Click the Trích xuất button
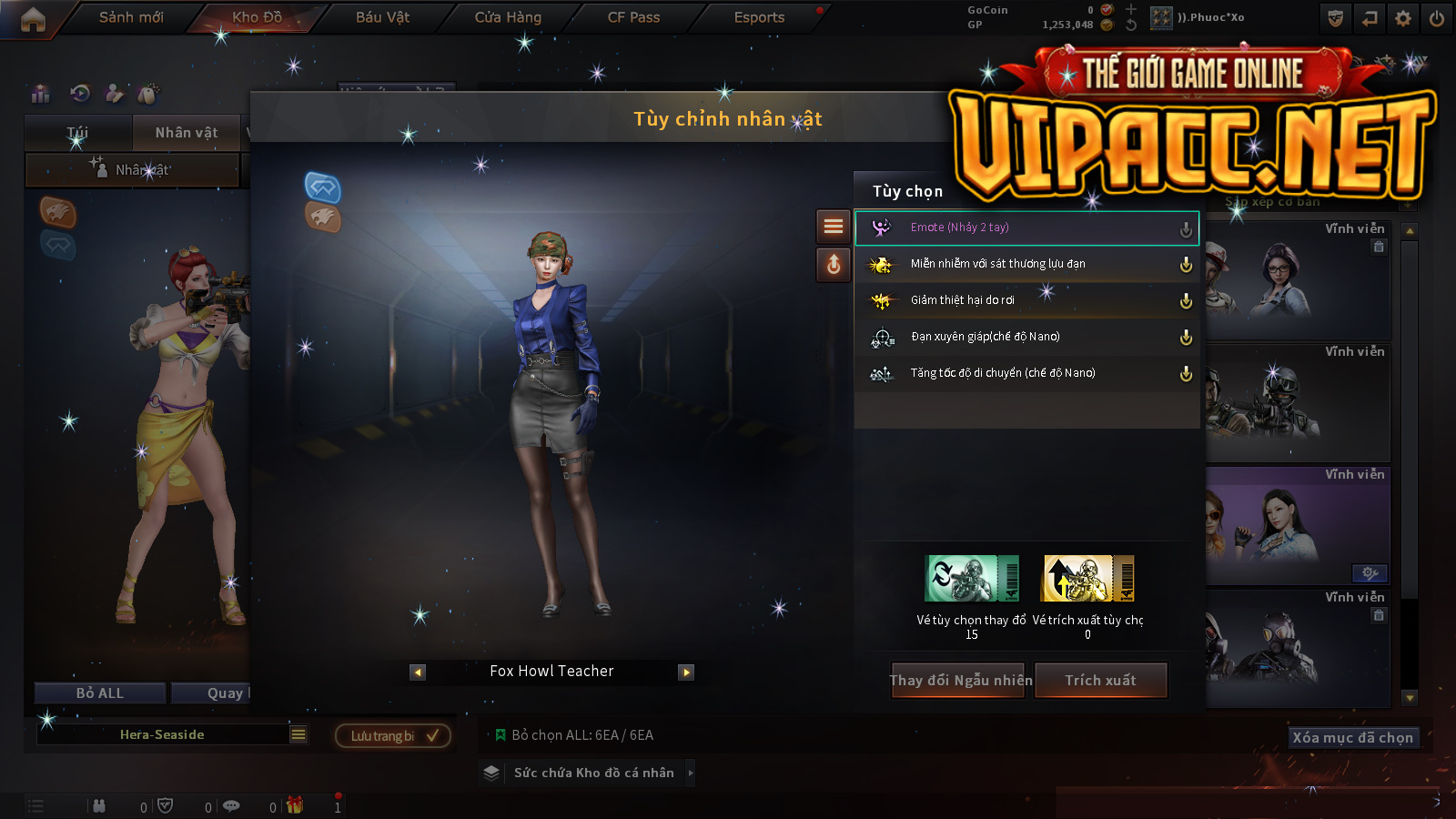The height and width of the screenshot is (819, 1456). coord(1101,681)
